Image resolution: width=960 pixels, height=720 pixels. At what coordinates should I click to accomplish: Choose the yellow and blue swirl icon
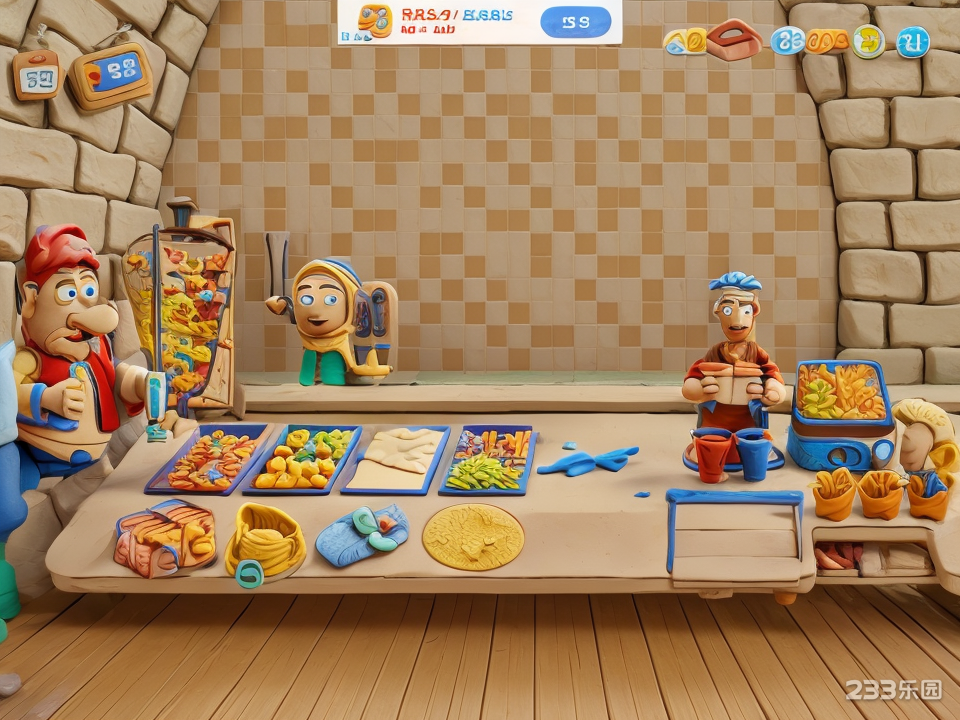pyautogui.click(x=685, y=41)
